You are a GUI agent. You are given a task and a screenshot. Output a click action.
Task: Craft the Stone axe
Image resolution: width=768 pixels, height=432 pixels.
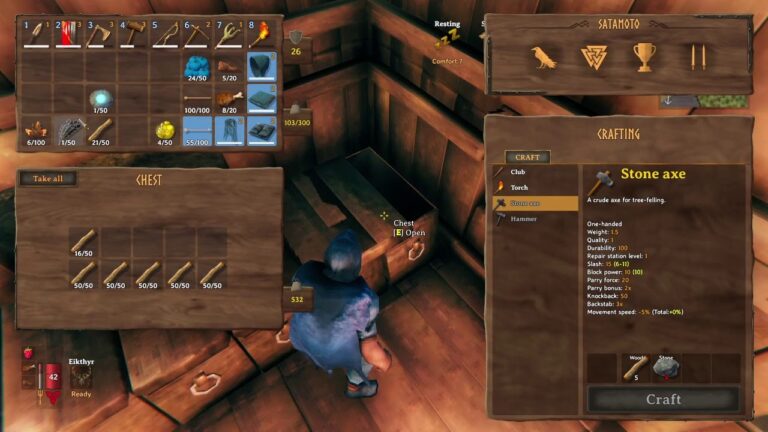(x=663, y=399)
